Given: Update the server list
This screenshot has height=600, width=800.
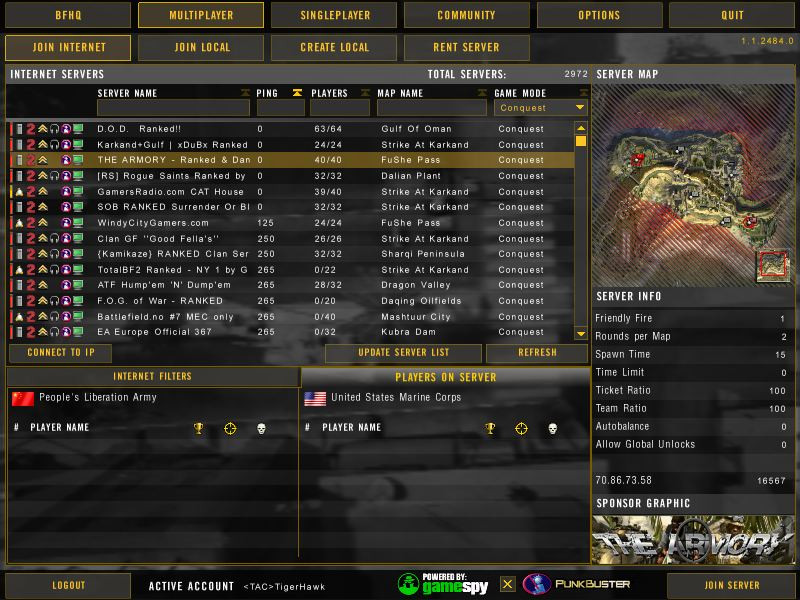Looking at the screenshot, I should coord(403,353).
